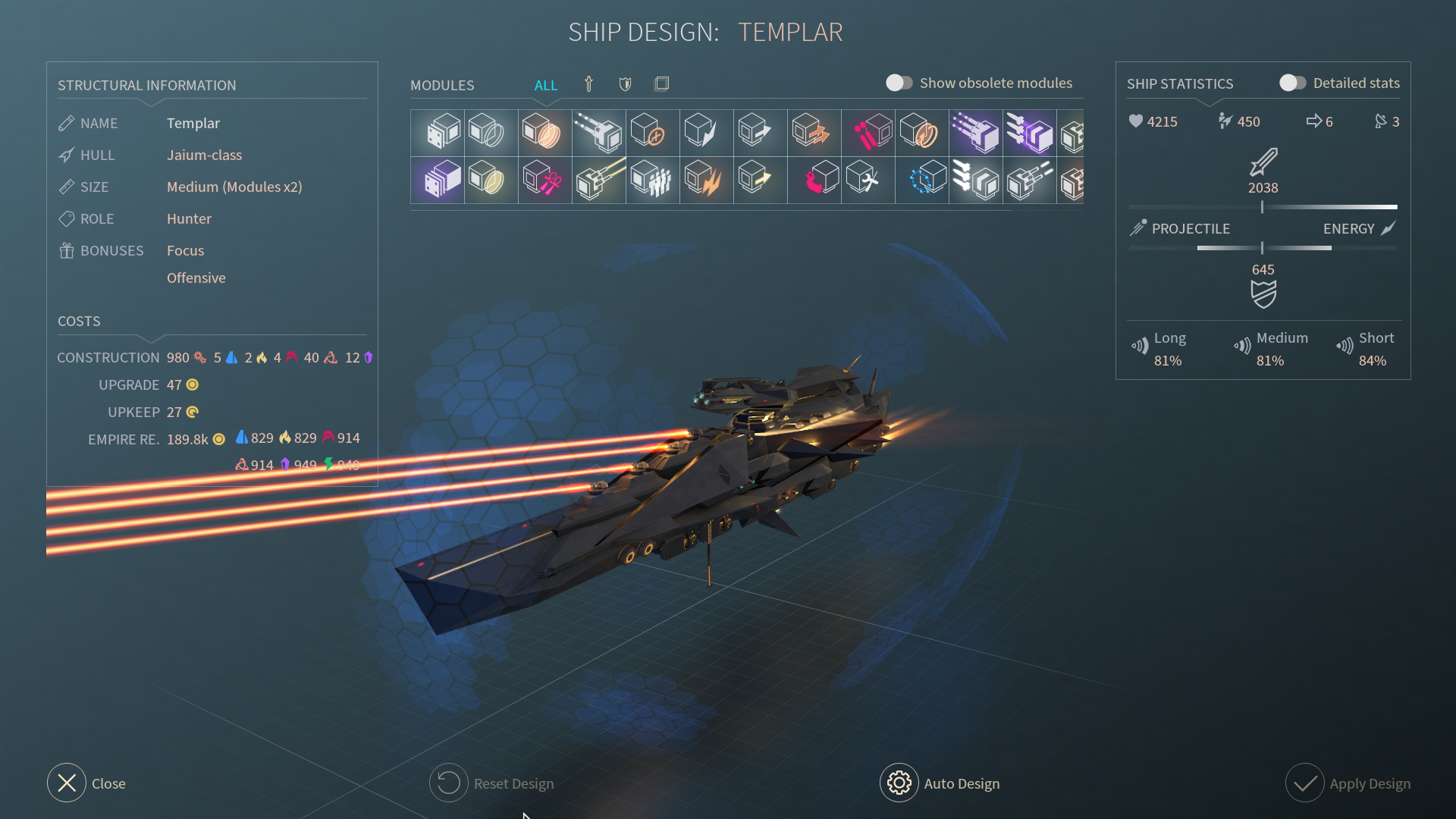1456x819 pixels.
Task: Enable Detailed stats toggle
Action: pos(1293,83)
